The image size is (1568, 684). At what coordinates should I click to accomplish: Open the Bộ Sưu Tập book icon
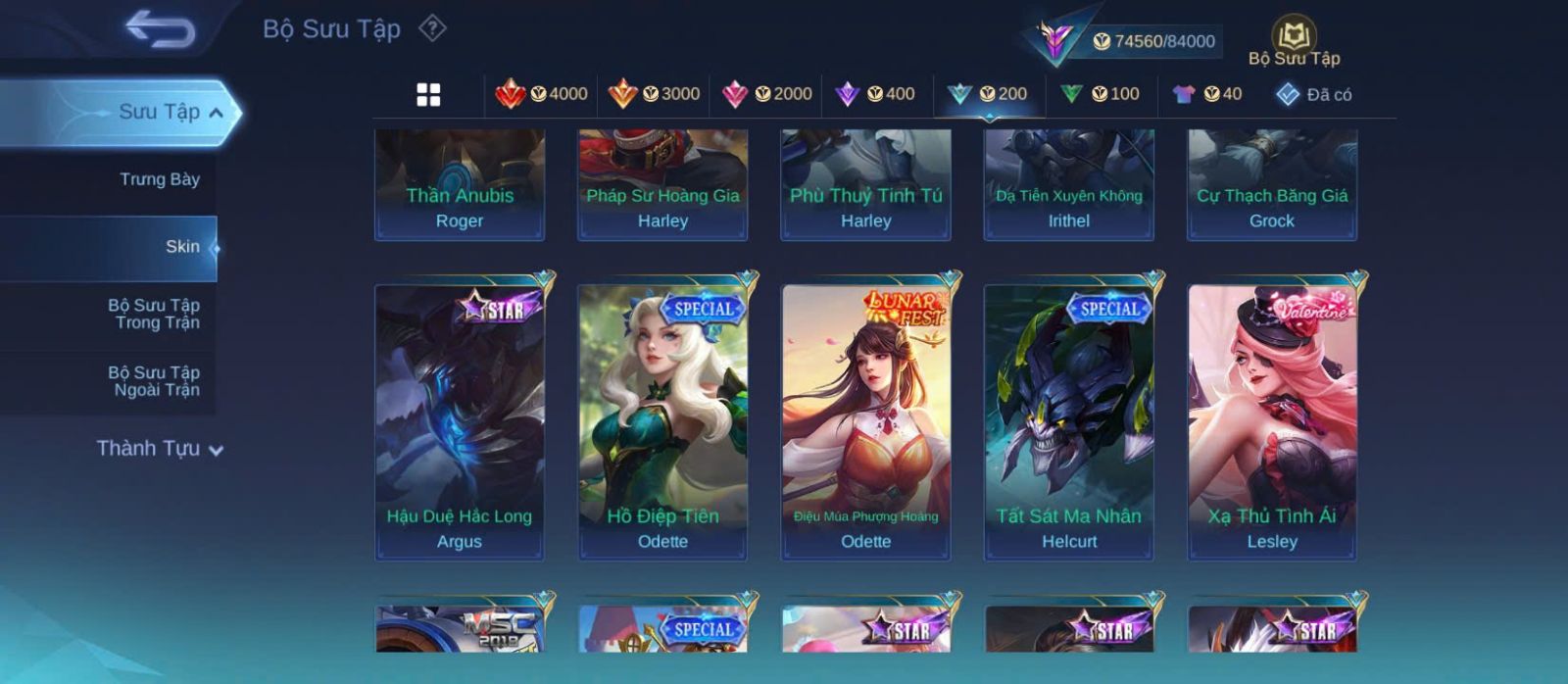click(x=1294, y=37)
